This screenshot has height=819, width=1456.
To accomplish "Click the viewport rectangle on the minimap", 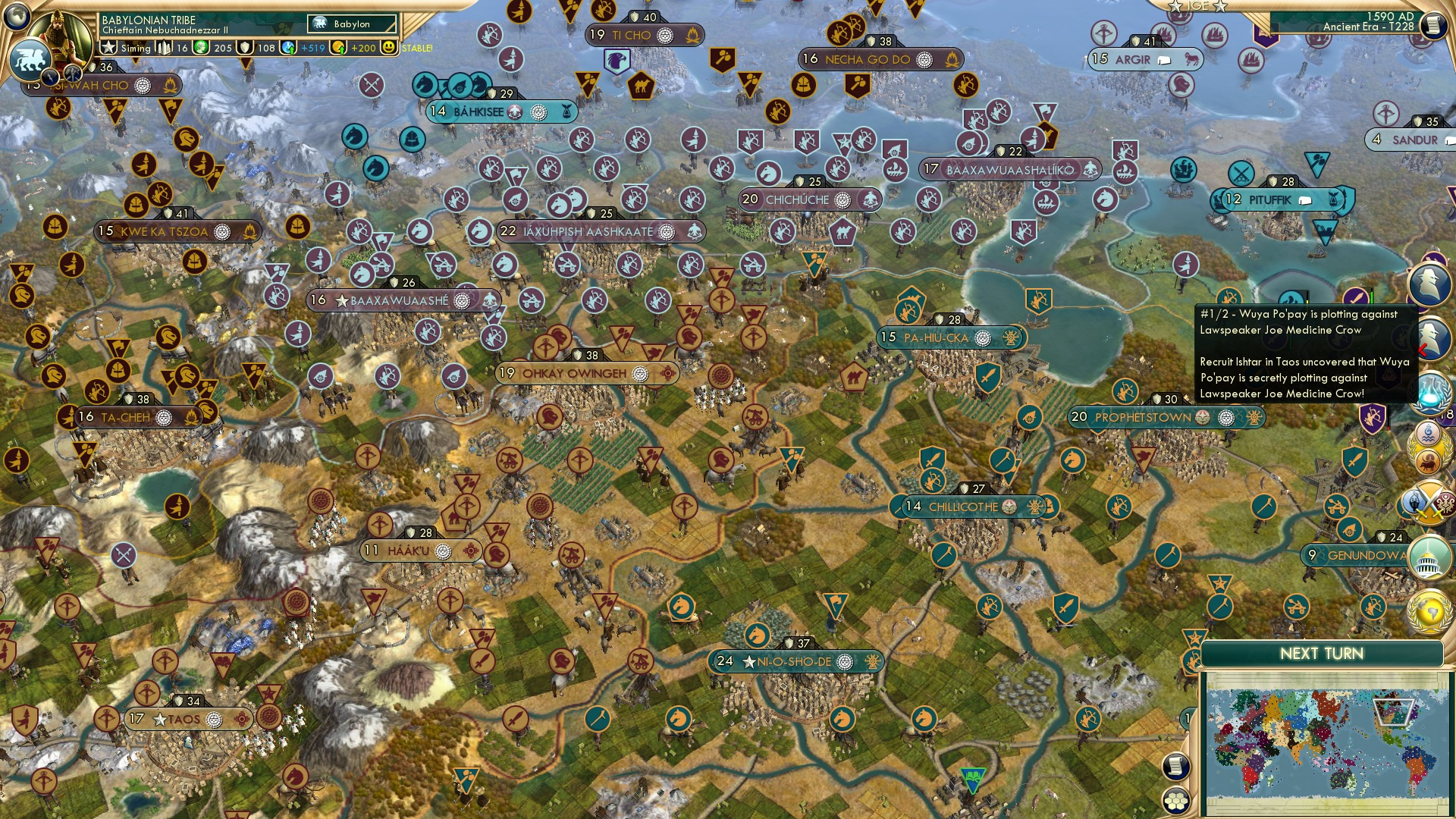I will [1393, 712].
